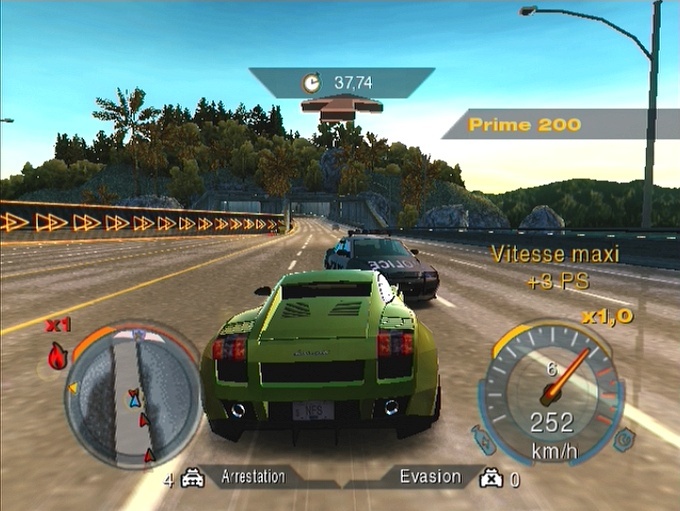Screen dimensions: 680x511
Task: Click the police car icon beside Arrestation
Action: [193, 479]
